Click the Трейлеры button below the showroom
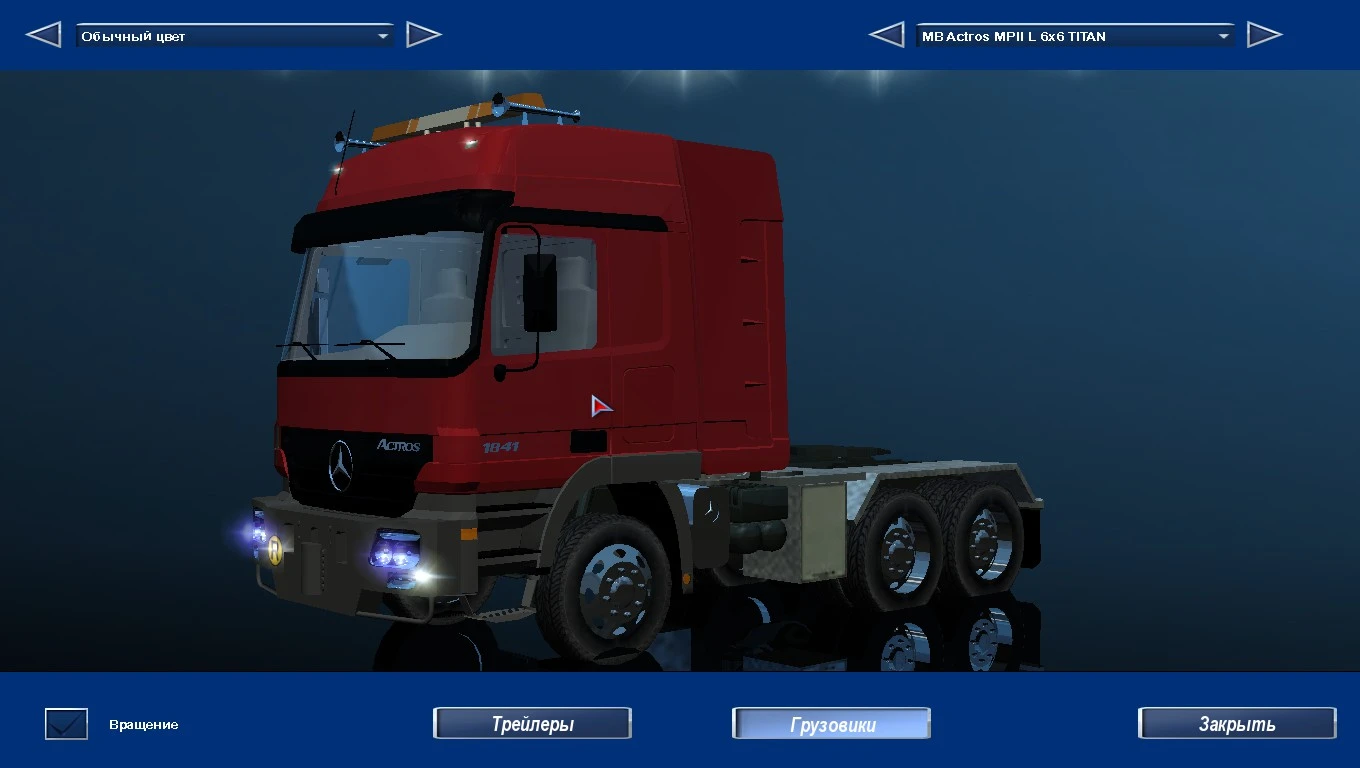1360x768 pixels. [x=532, y=723]
